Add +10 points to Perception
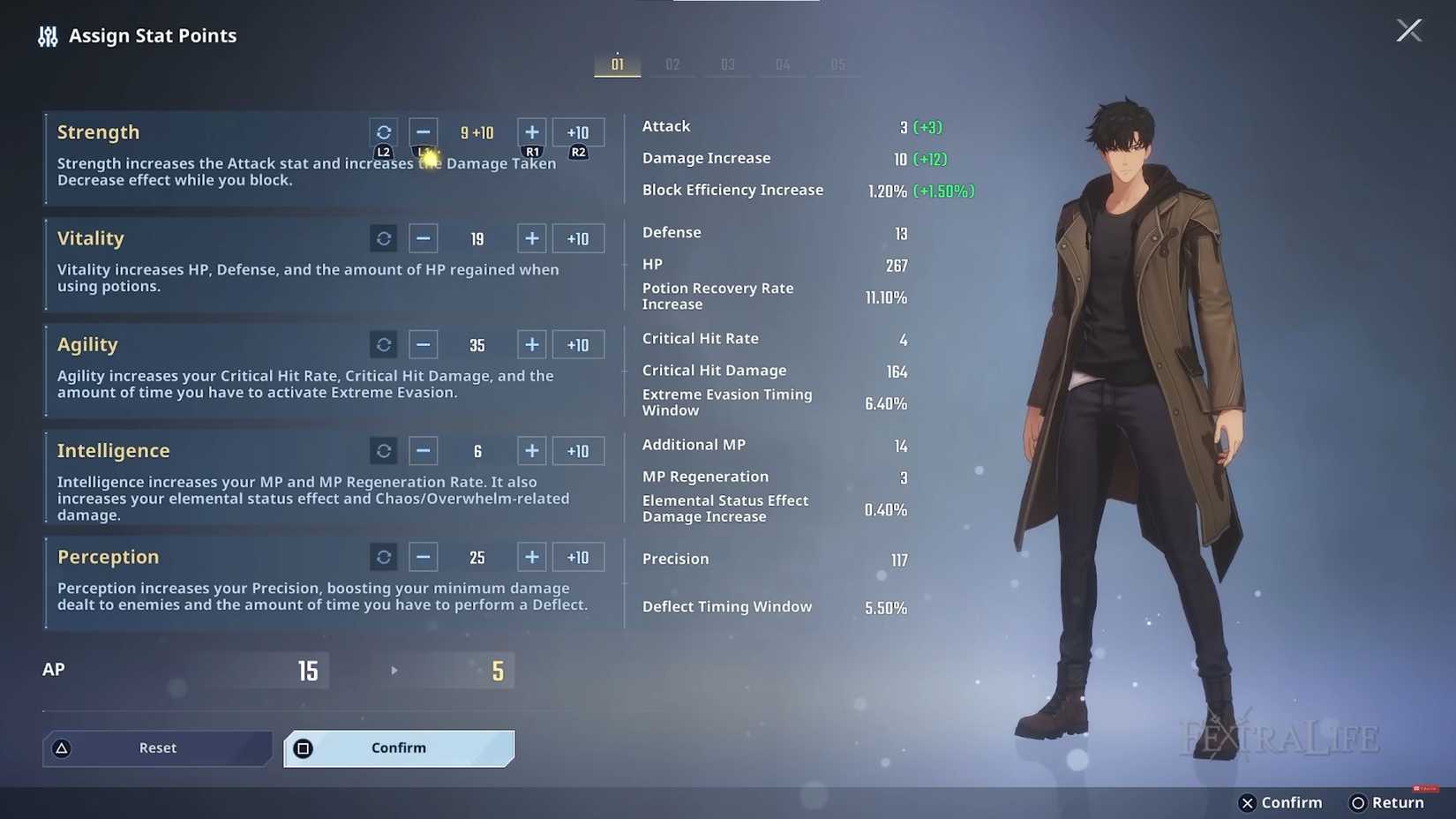The image size is (1456, 819). [x=578, y=558]
